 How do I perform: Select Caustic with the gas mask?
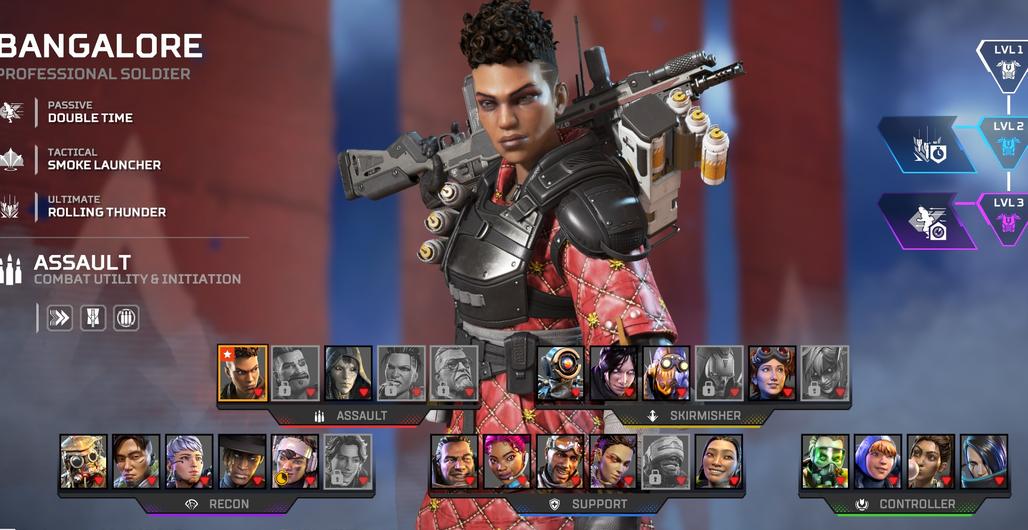825,461
